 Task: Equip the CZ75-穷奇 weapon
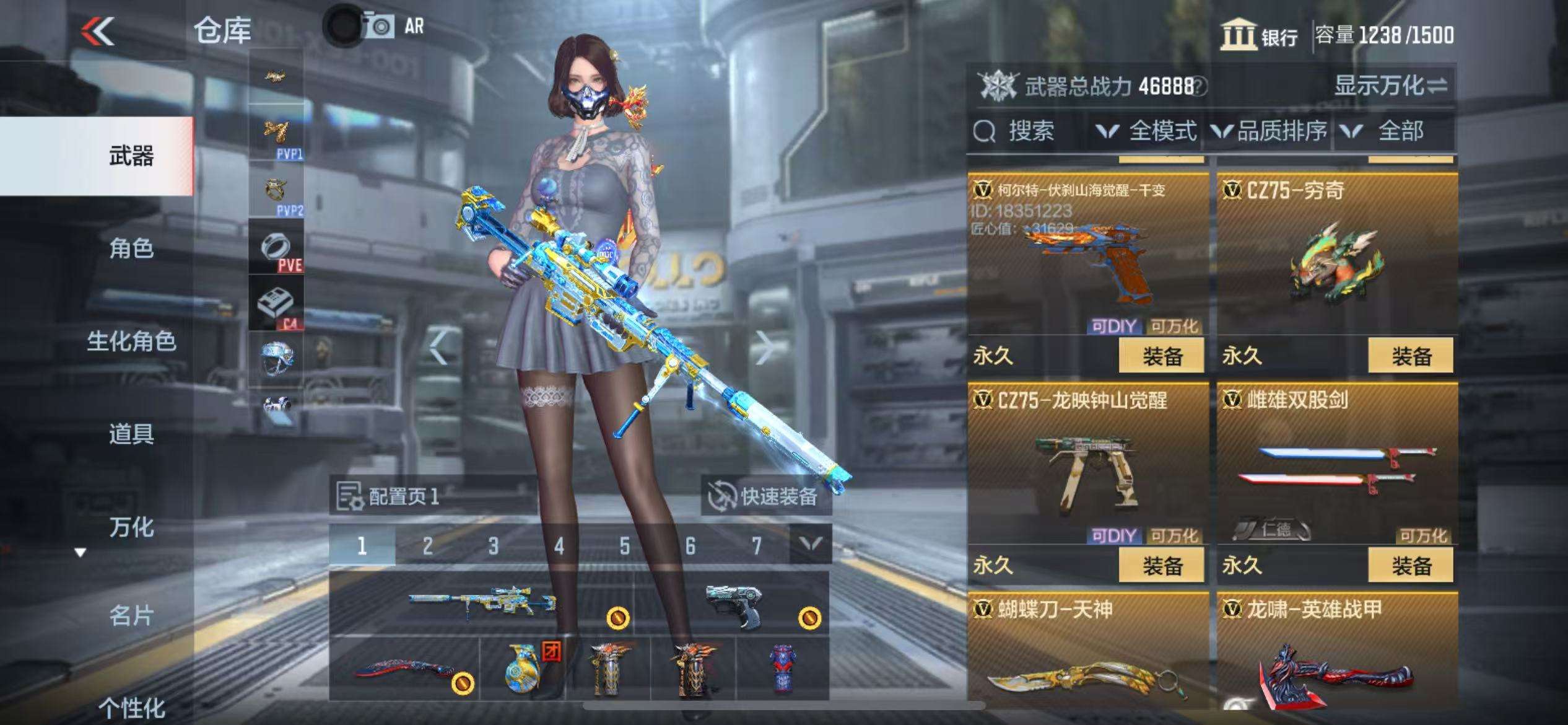tap(1411, 356)
